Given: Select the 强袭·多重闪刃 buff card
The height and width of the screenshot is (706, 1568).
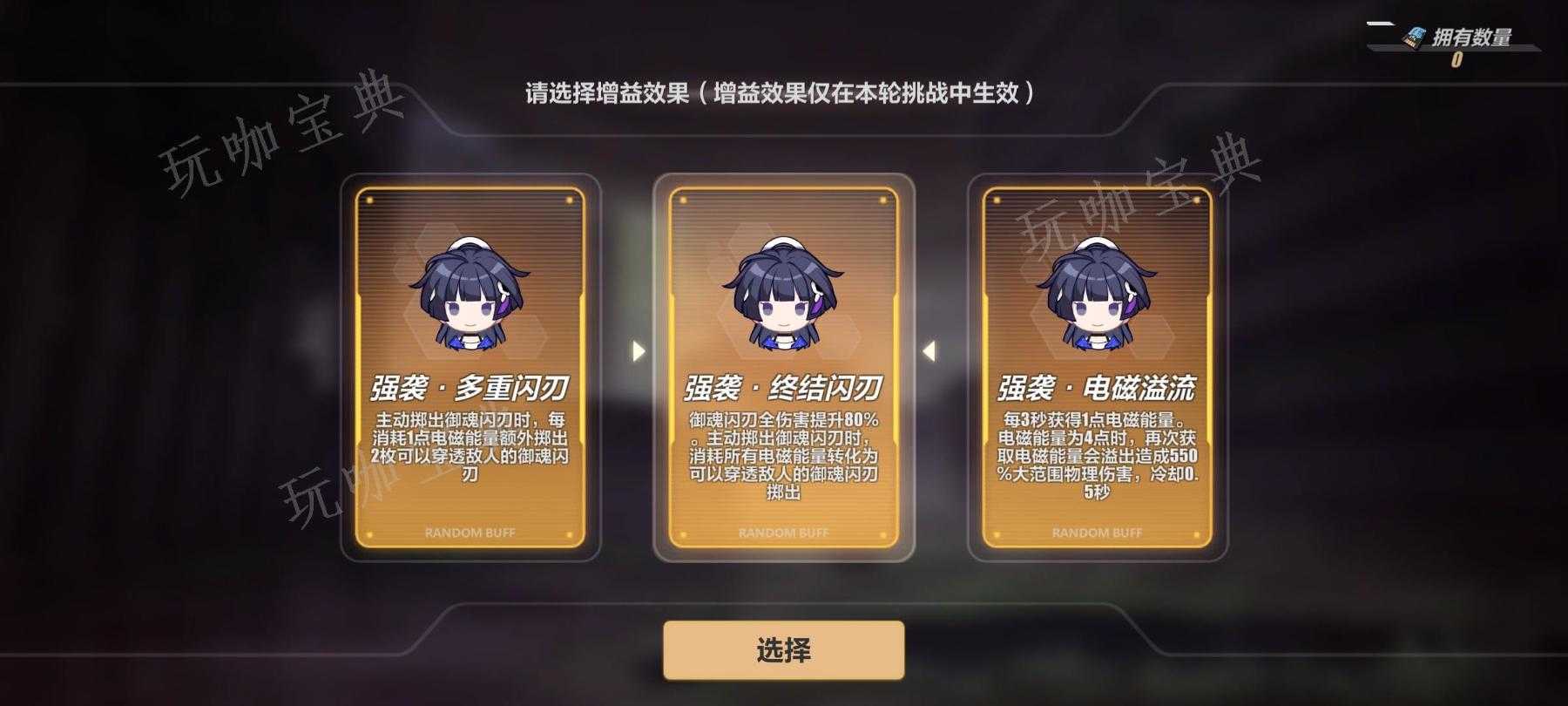Looking at the screenshot, I should [x=470, y=366].
